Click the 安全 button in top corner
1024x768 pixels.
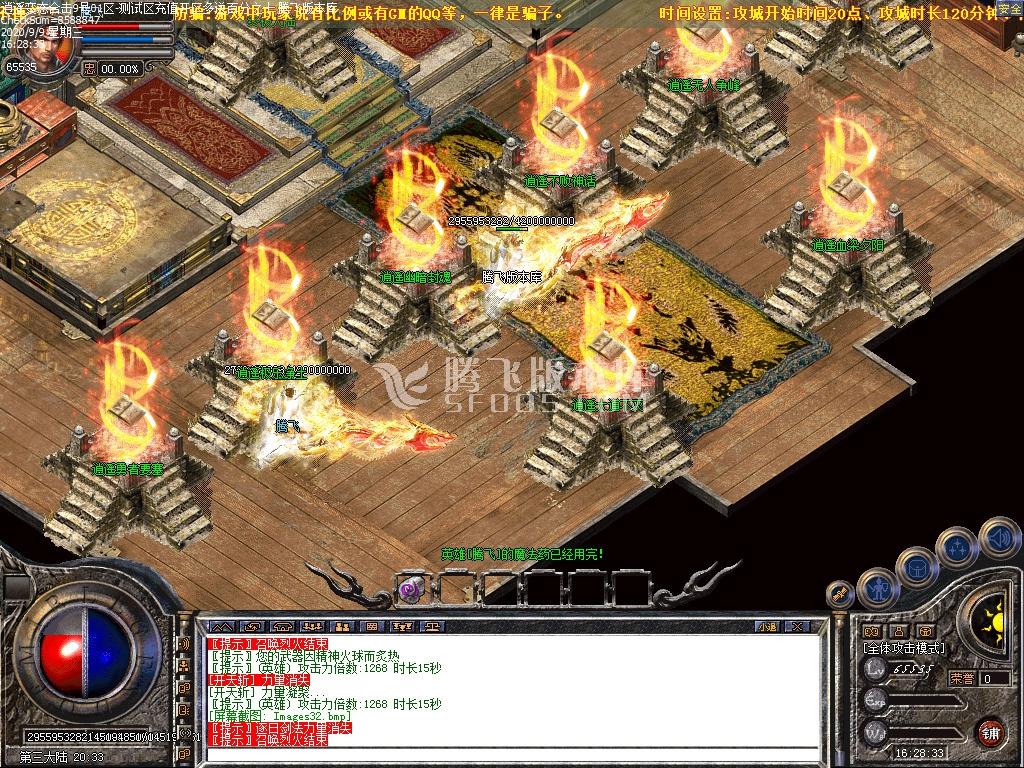(x=1009, y=9)
